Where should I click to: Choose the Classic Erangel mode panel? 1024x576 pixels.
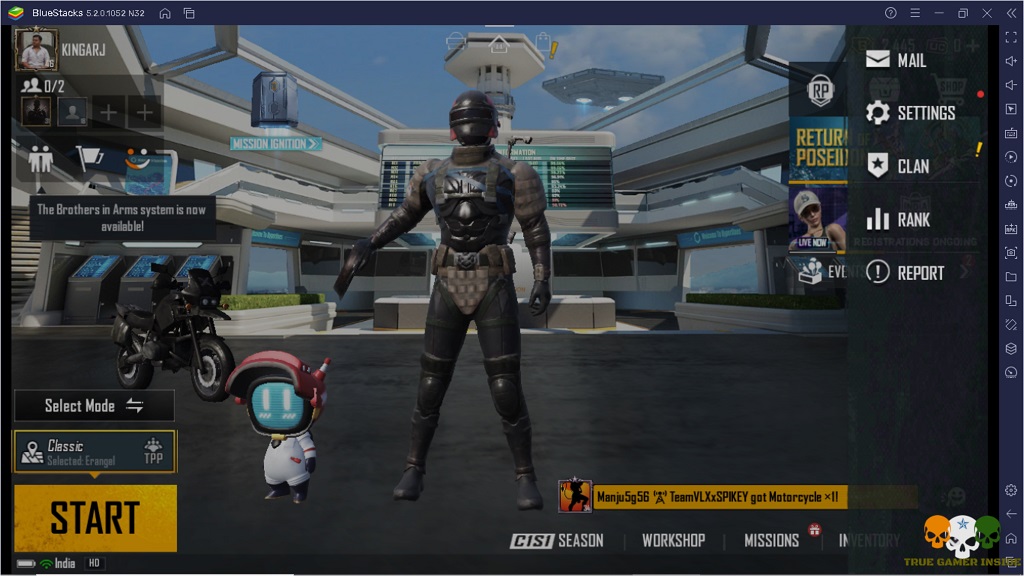pyautogui.click(x=94, y=452)
